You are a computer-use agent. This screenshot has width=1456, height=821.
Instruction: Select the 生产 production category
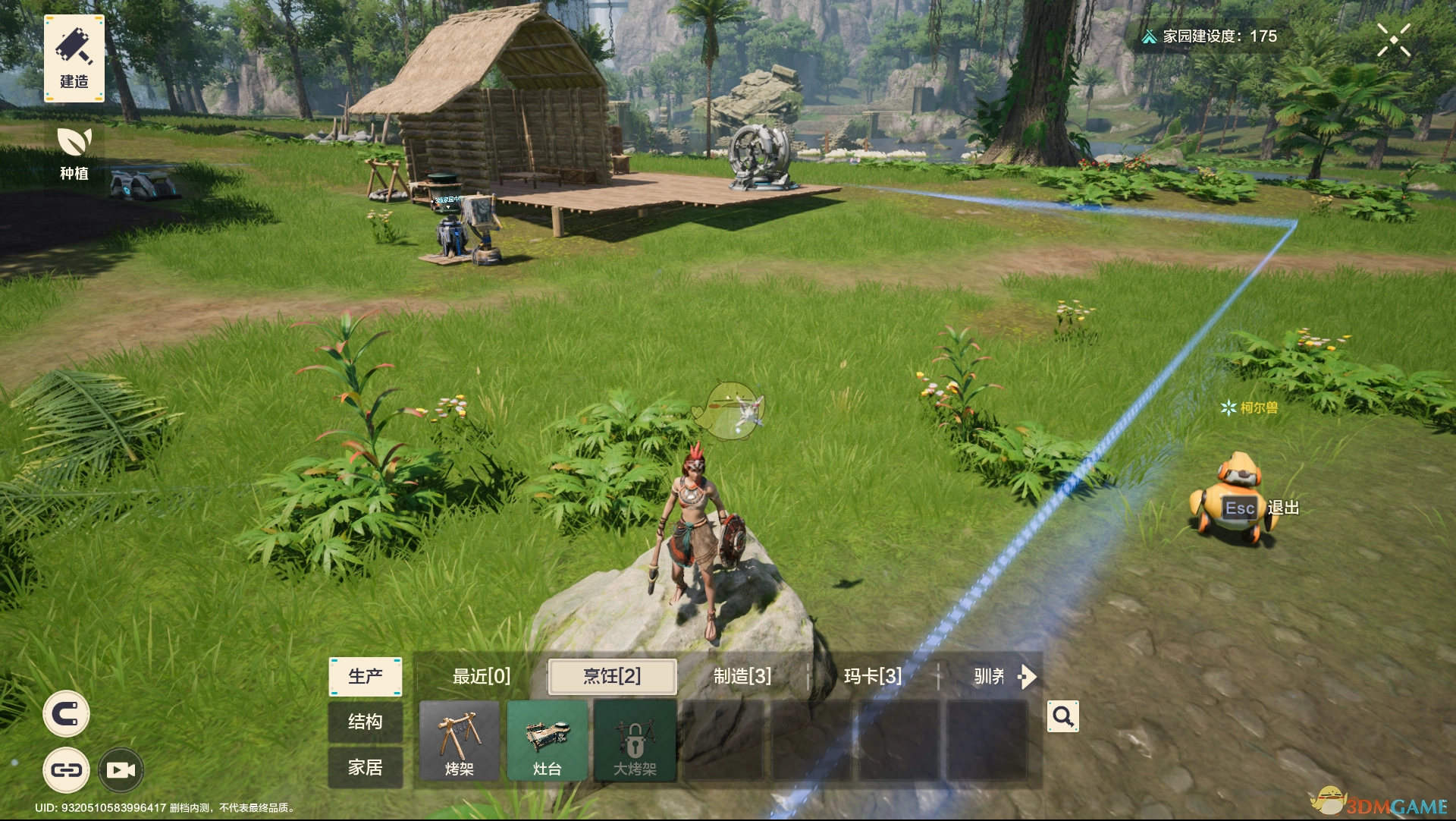pos(365,676)
